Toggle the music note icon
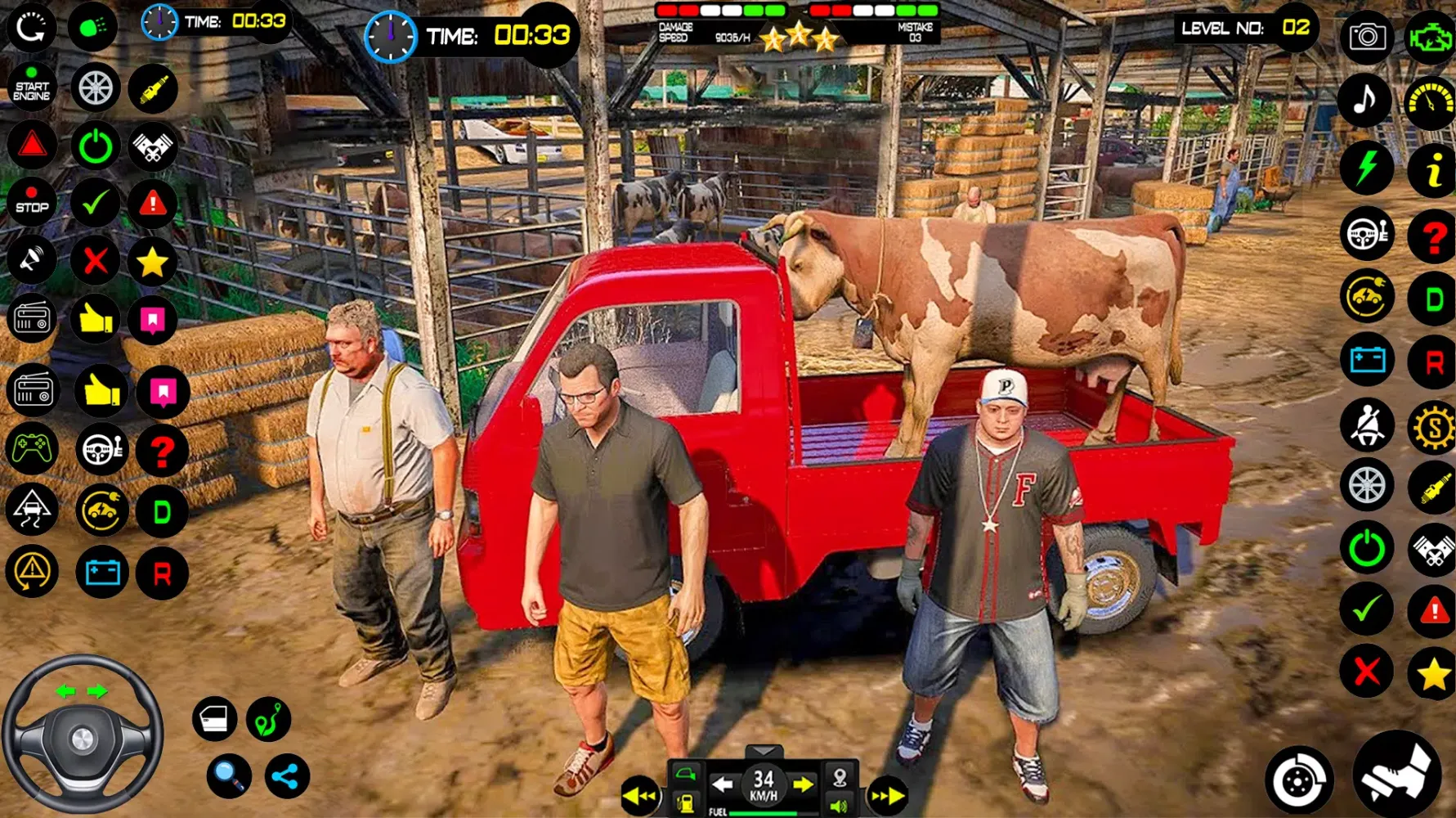 tap(1364, 101)
